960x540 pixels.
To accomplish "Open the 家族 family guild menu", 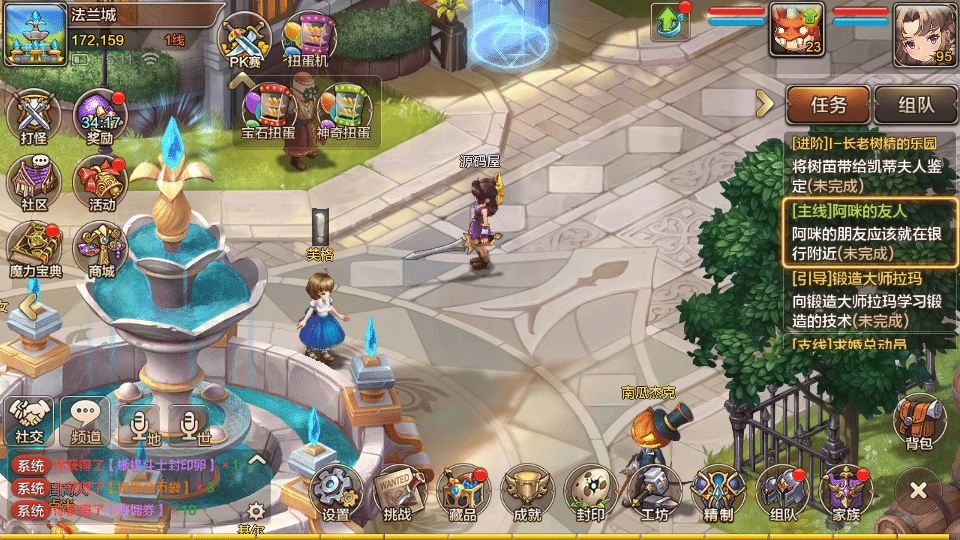I will pyautogui.click(x=845, y=492).
